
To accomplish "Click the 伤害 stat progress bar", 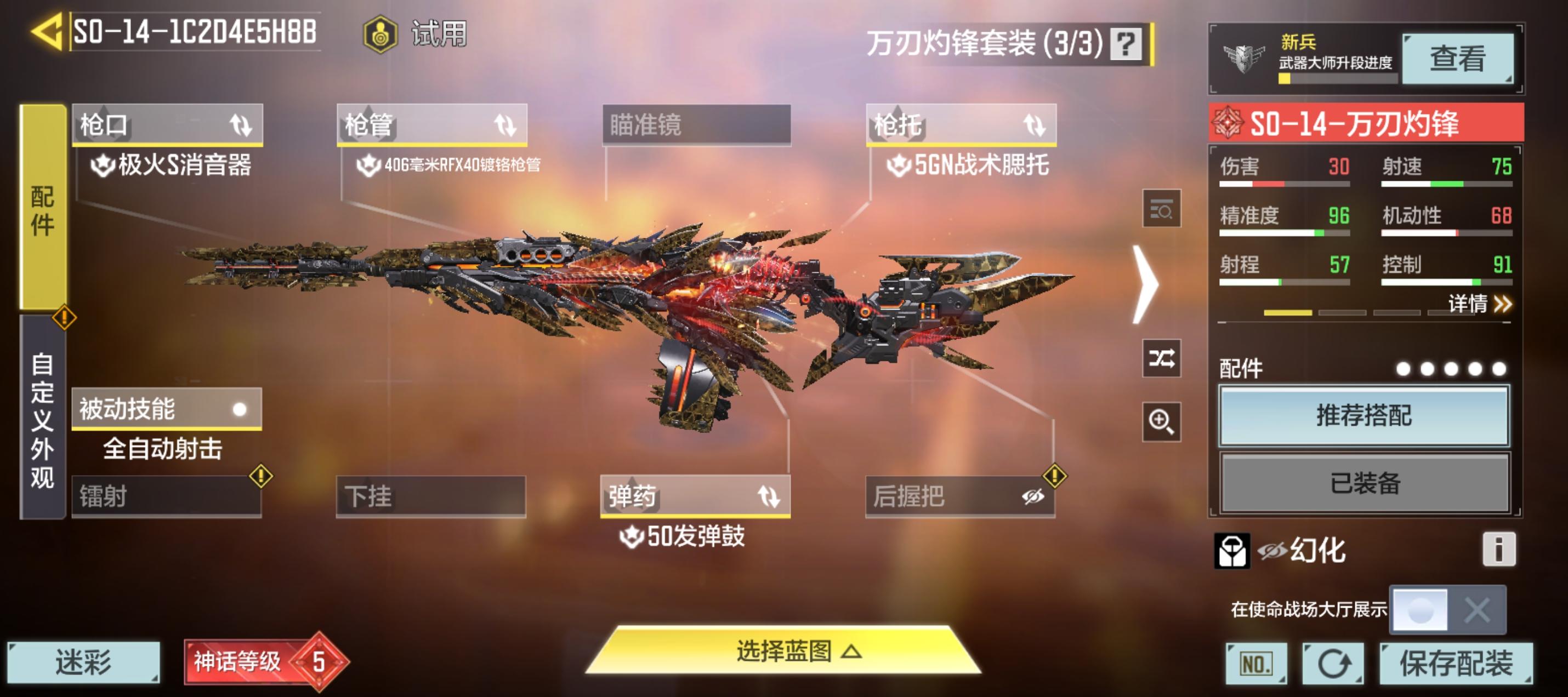I will tap(1284, 184).
